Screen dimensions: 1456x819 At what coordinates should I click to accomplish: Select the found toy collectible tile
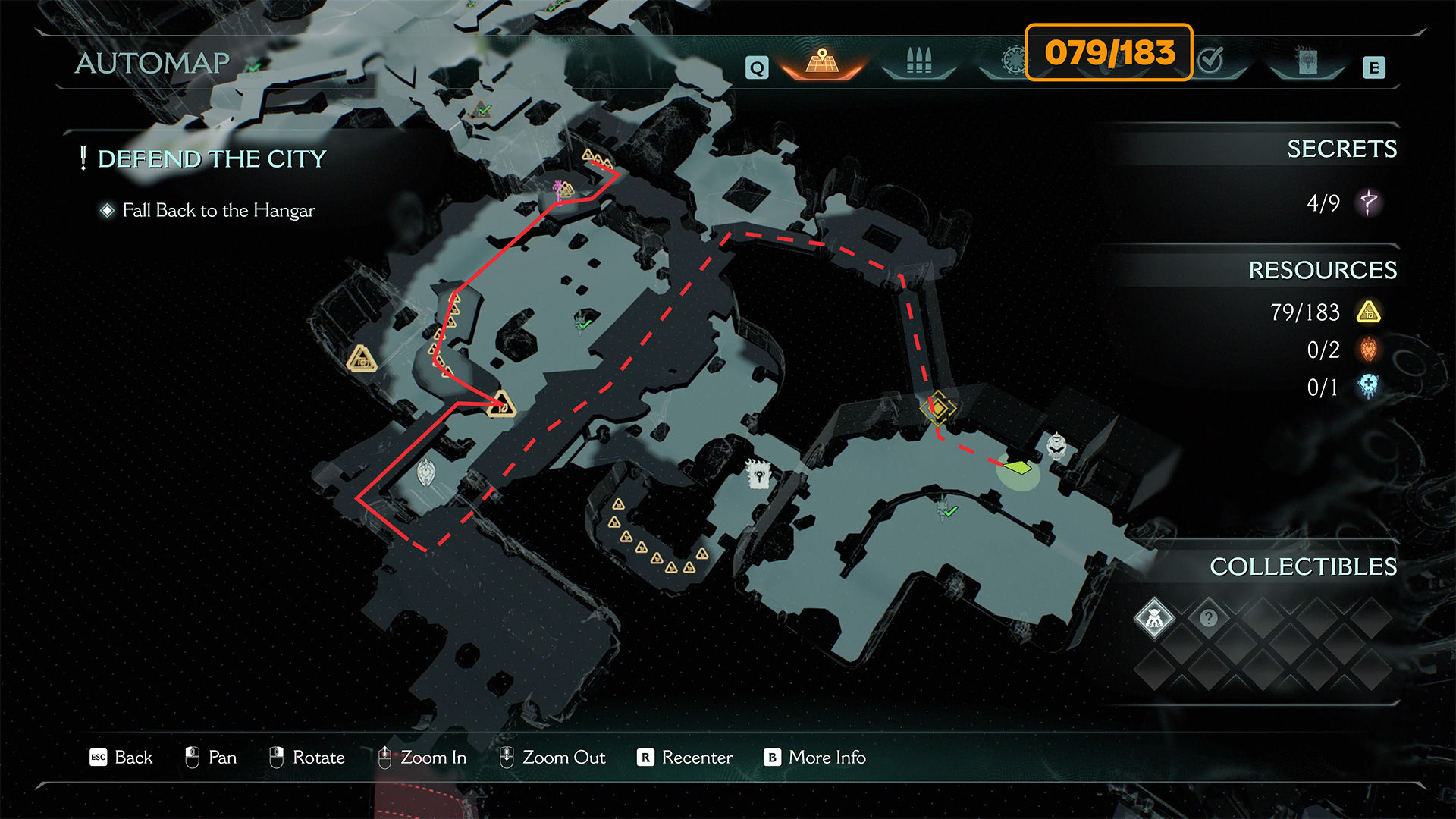[x=1154, y=618]
